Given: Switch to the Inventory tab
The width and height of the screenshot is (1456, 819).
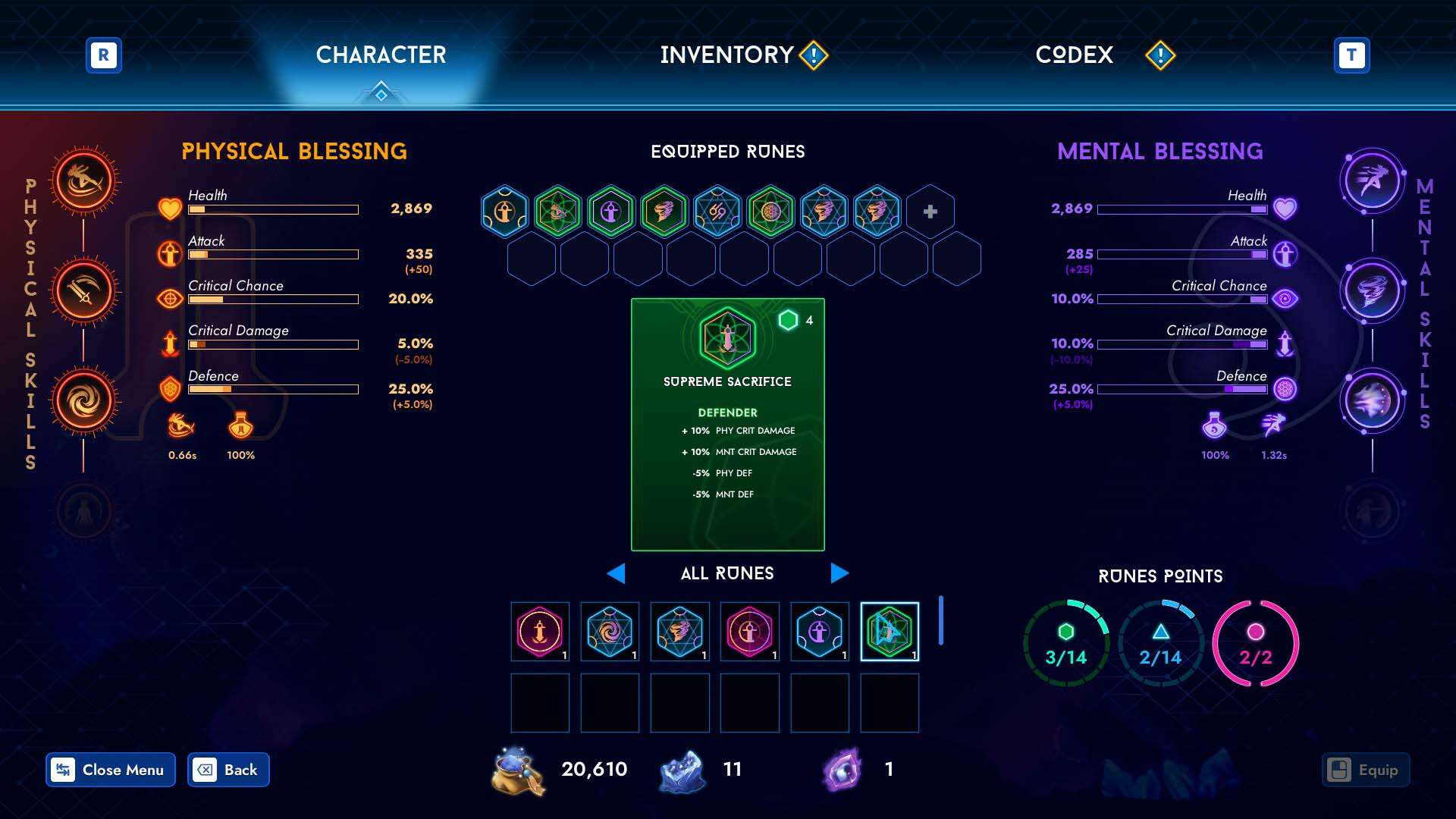Looking at the screenshot, I should (x=726, y=55).
